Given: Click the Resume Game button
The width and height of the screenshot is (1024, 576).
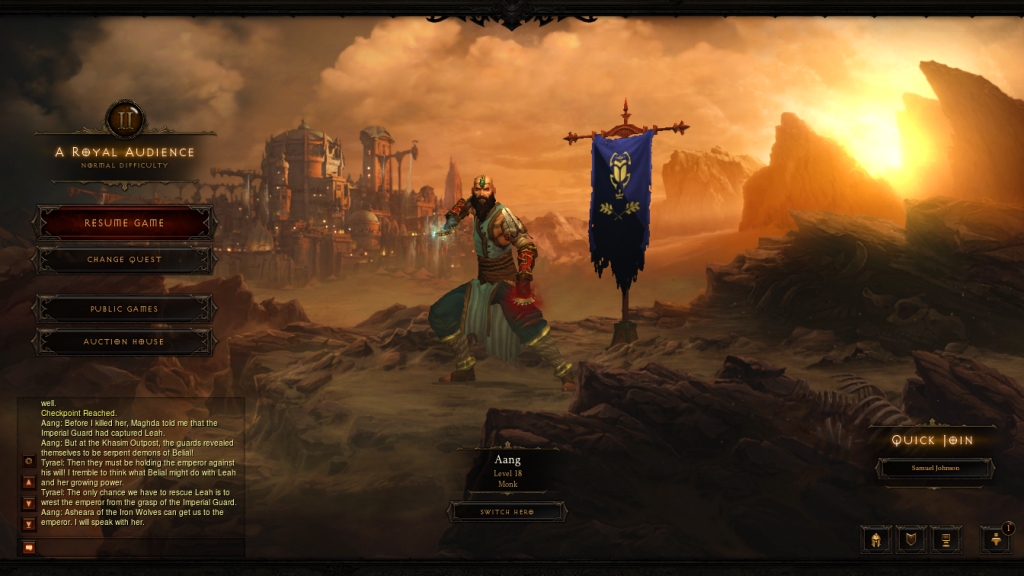Looking at the screenshot, I should [124, 223].
